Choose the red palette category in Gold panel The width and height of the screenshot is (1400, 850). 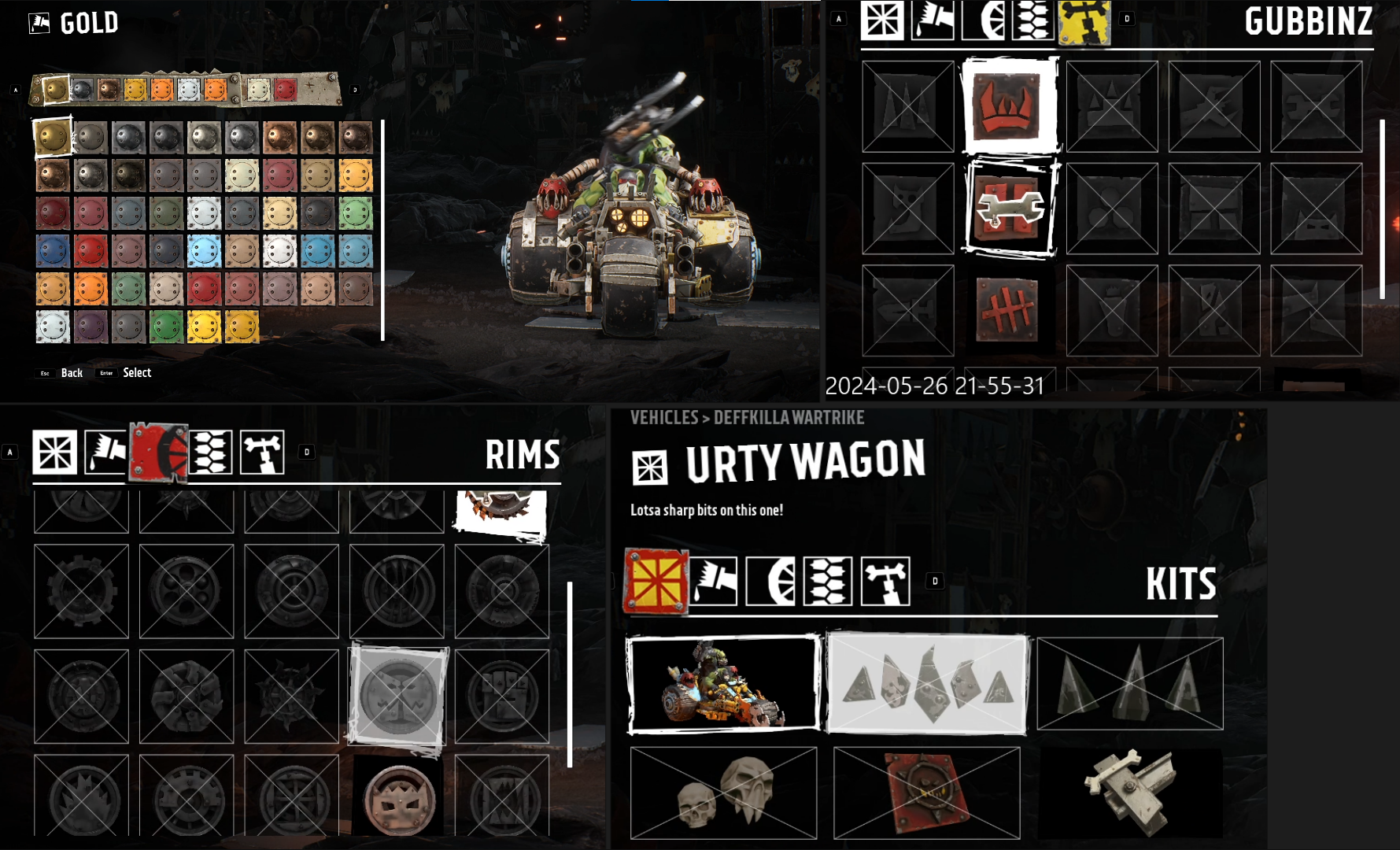pyautogui.click(x=285, y=90)
